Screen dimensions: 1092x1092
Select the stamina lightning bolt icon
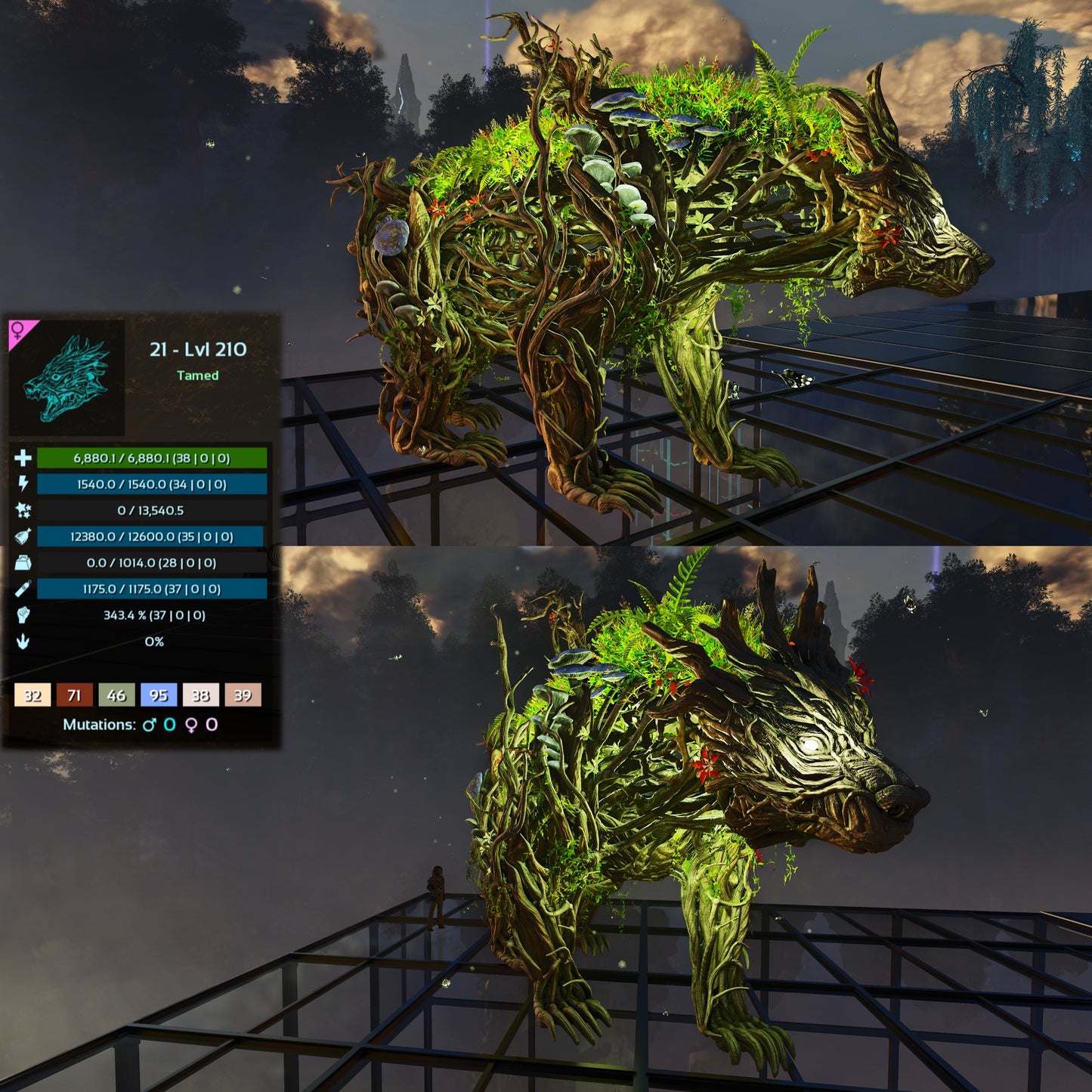click(23, 484)
